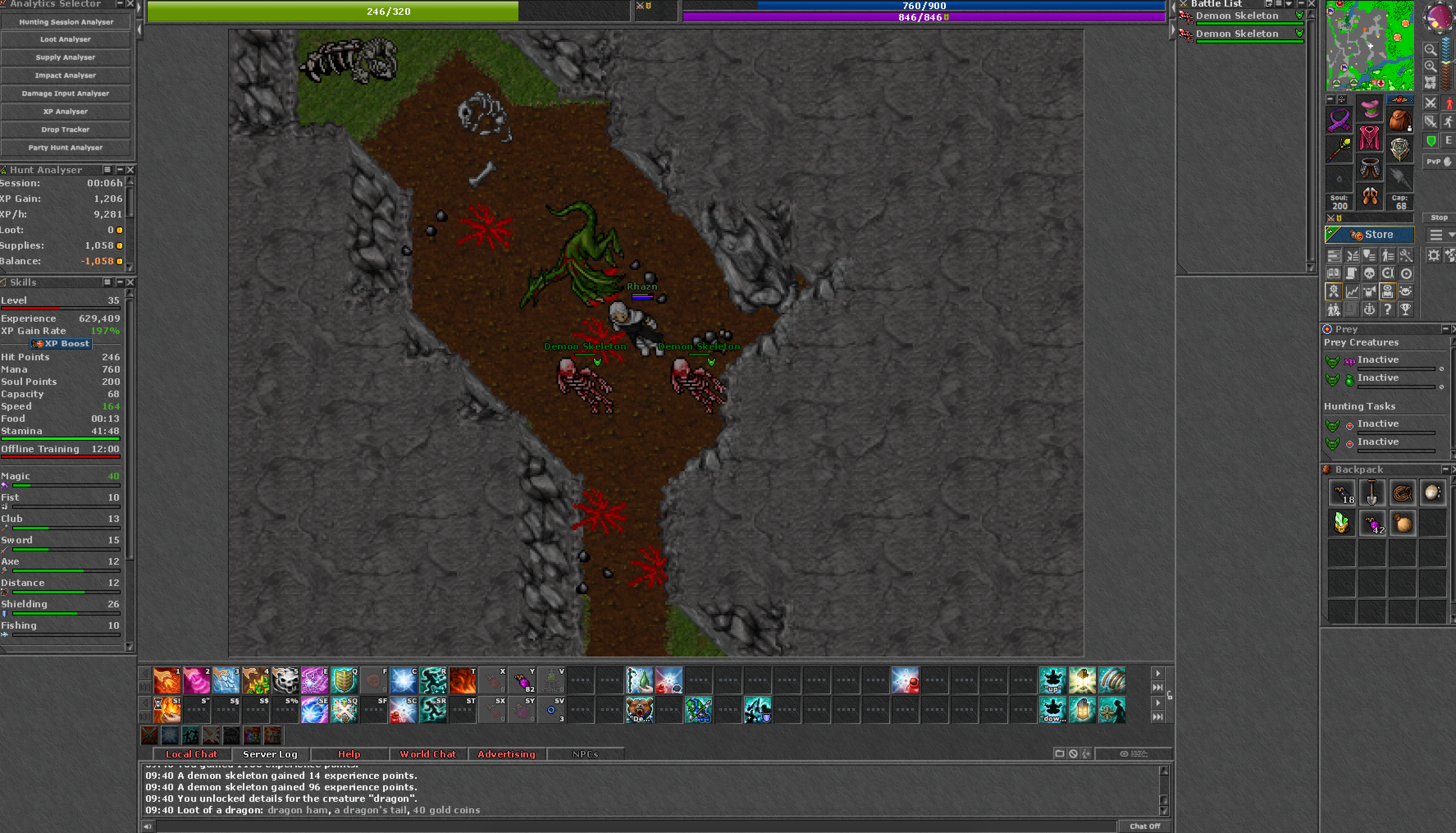Open the Party Hunt Analyser
This screenshot has width=1456, height=833.
pos(66,148)
